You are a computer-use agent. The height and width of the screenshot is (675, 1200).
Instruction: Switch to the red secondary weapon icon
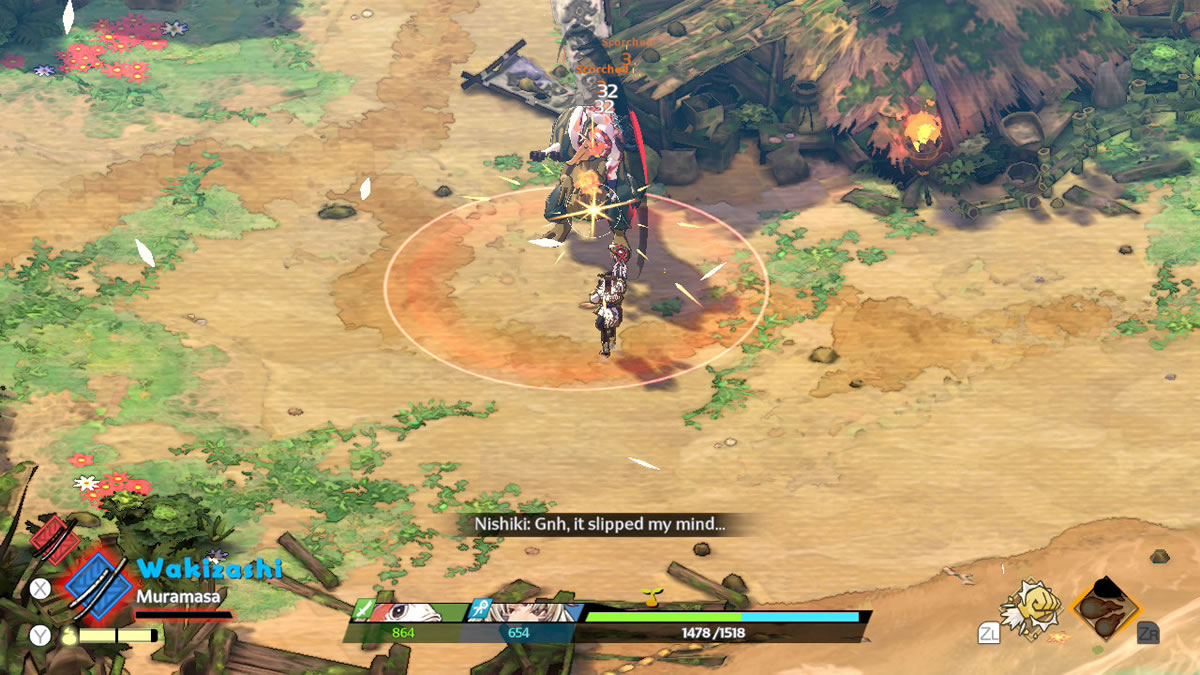click(55, 540)
